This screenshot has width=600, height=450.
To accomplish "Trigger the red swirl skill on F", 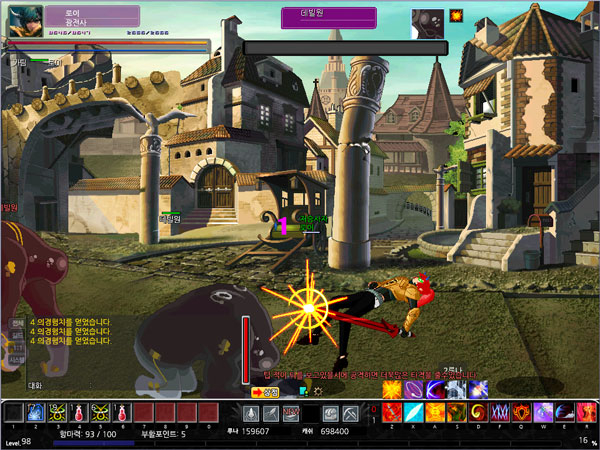I will click(479, 412).
